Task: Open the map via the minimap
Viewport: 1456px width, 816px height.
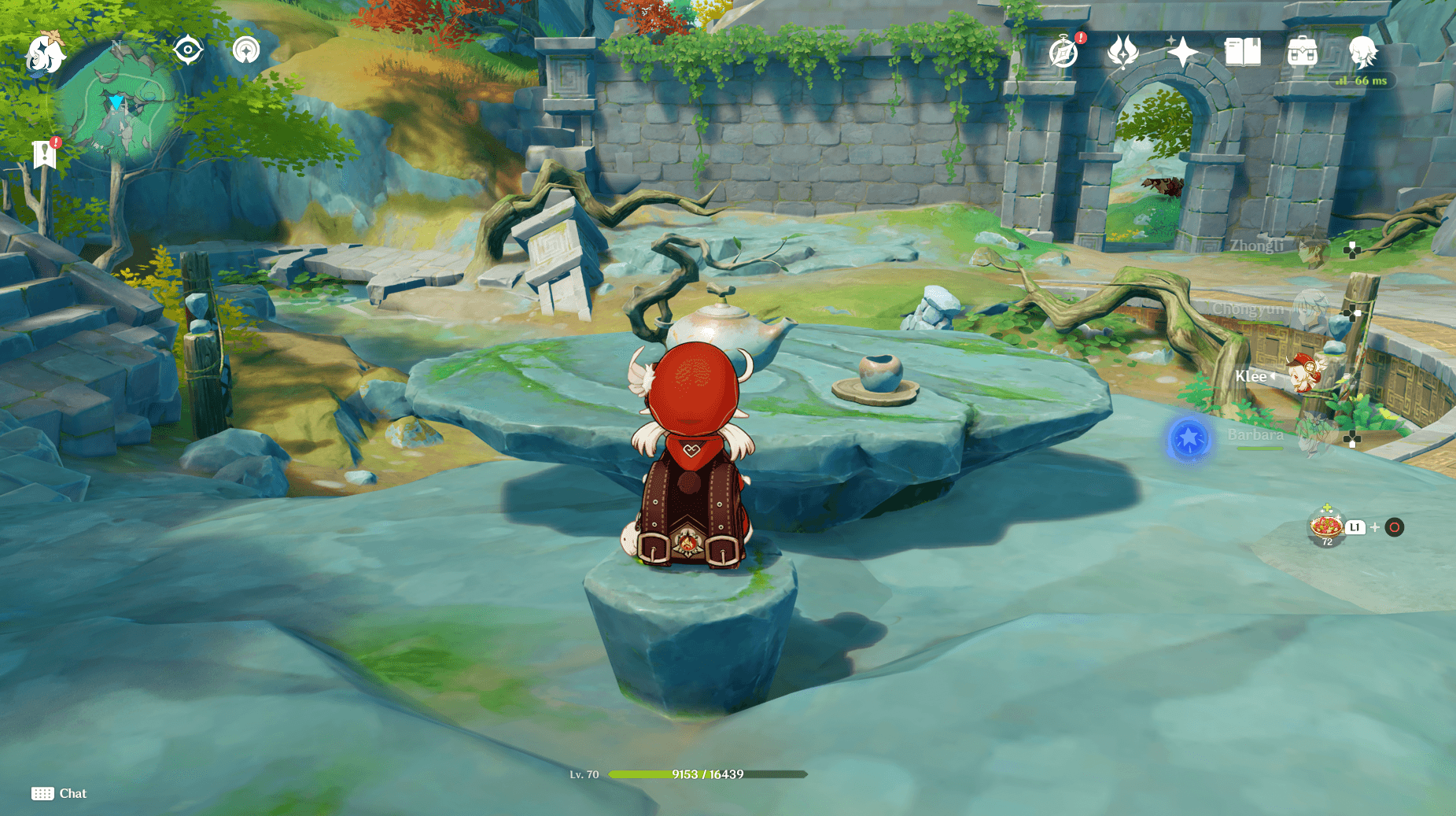Action: pos(120,110)
